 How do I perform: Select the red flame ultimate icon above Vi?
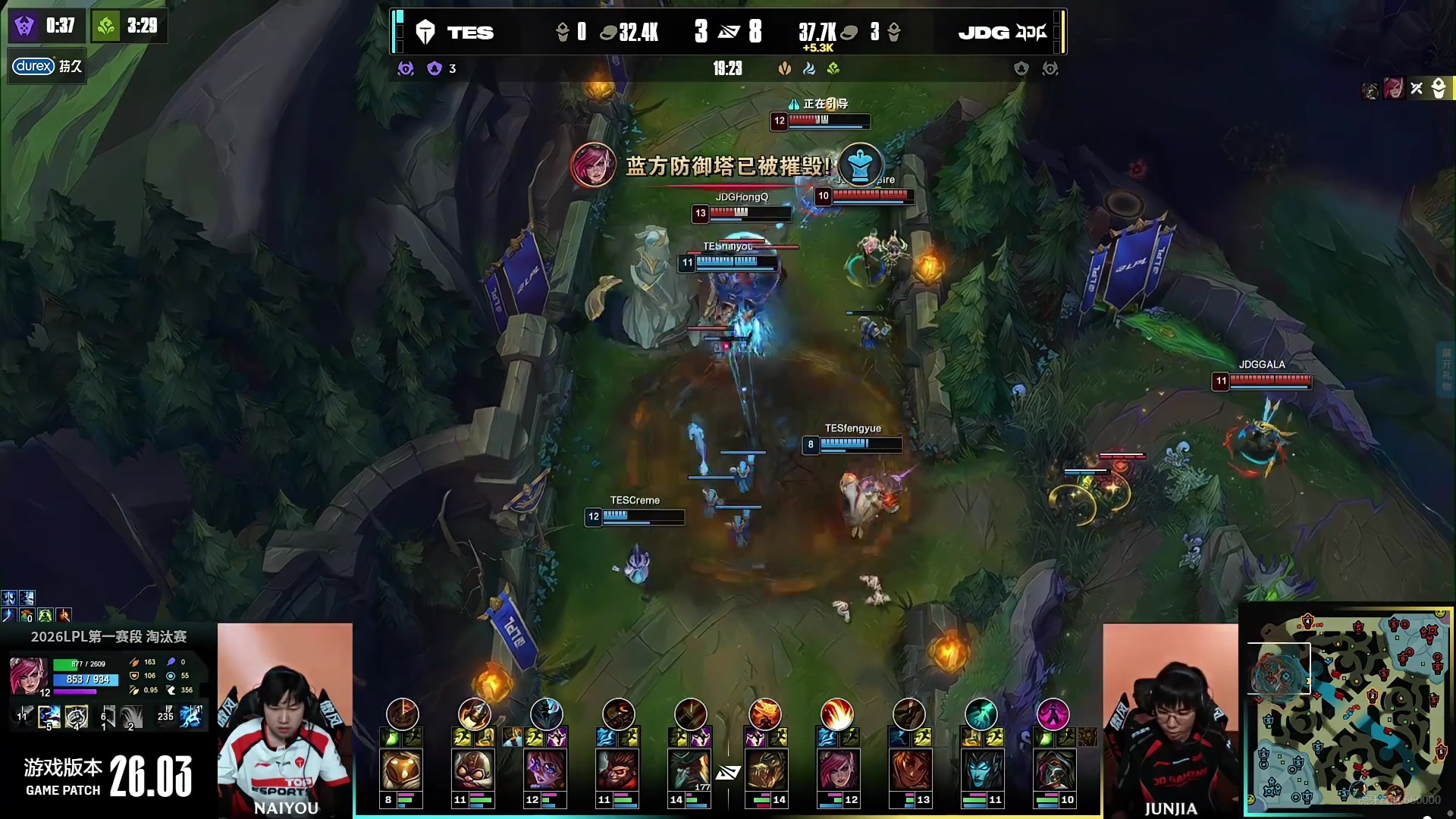(x=836, y=714)
